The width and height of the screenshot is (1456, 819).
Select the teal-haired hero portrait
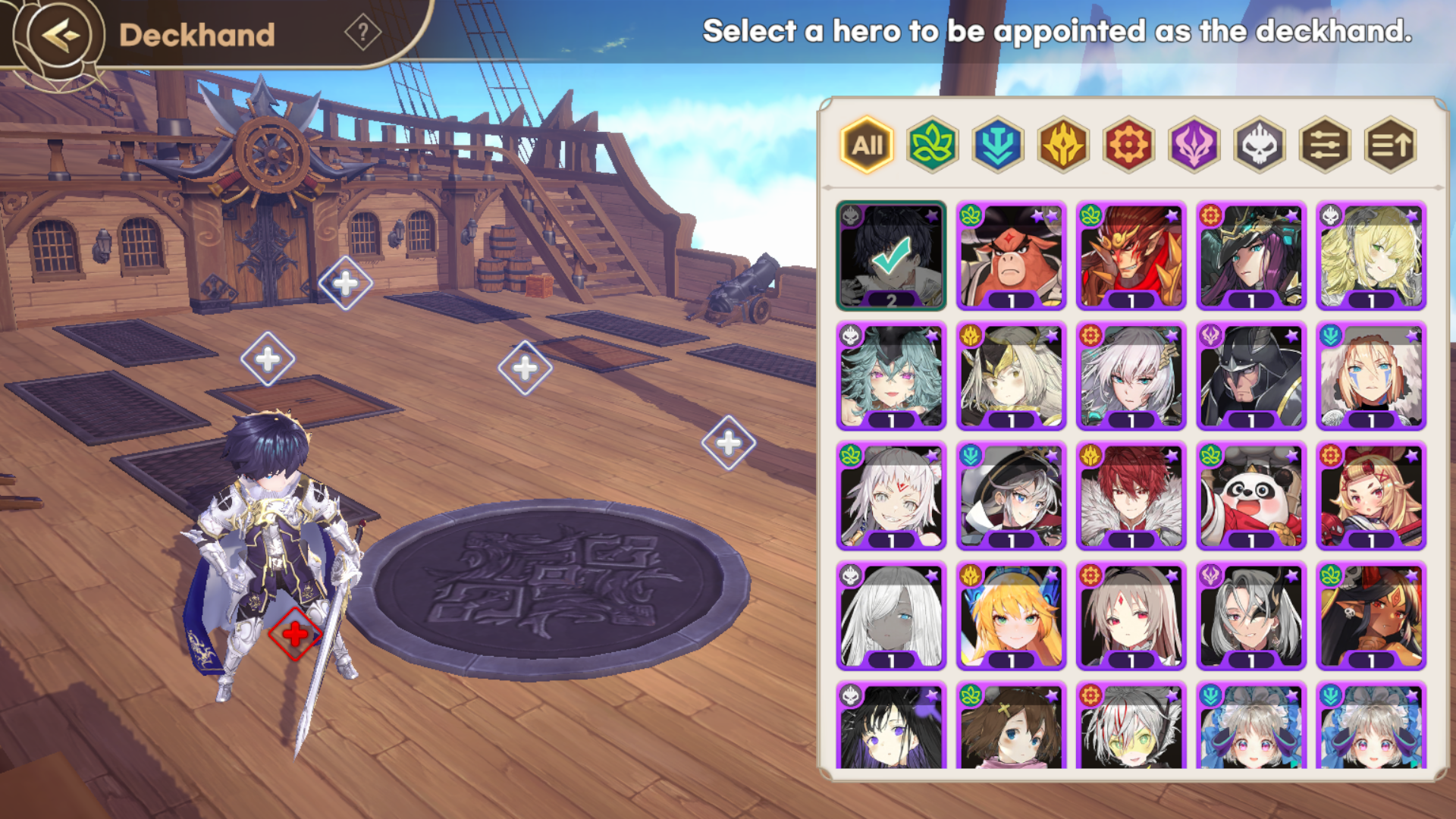coord(891,376)
